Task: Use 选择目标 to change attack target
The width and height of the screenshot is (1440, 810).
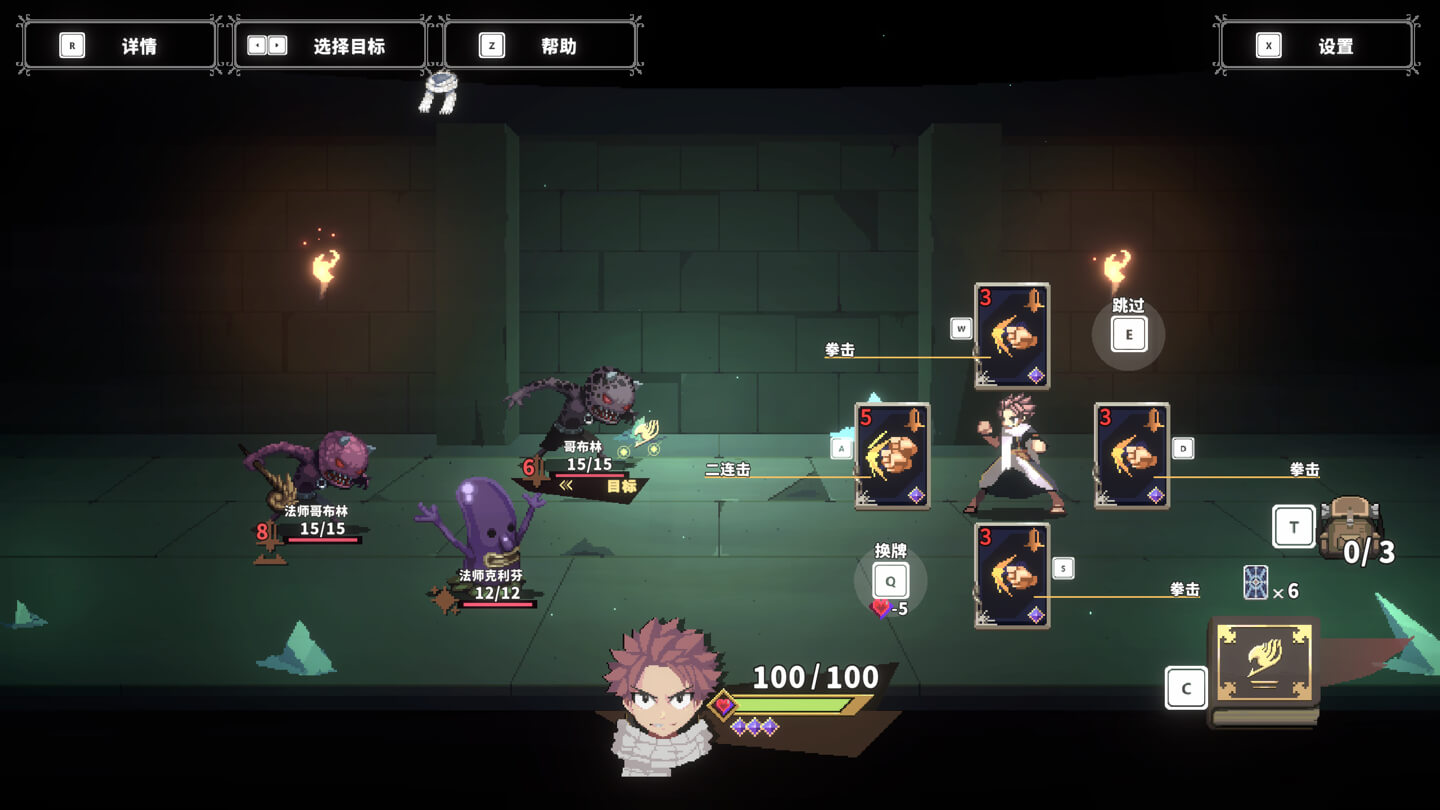Action: (330, 45)
